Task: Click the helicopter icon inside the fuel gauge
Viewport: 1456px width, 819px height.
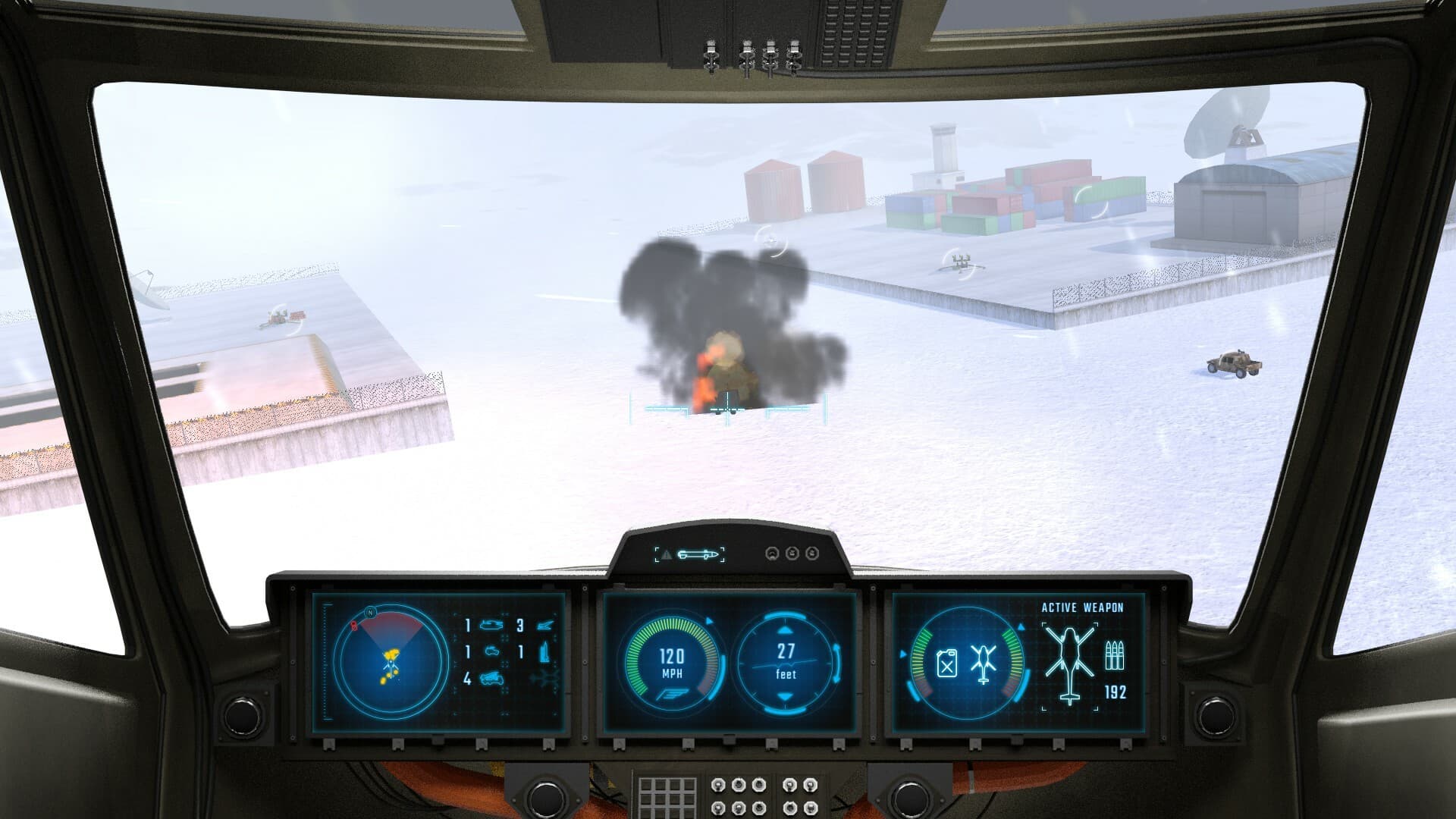Action: [x=984, y=662]
